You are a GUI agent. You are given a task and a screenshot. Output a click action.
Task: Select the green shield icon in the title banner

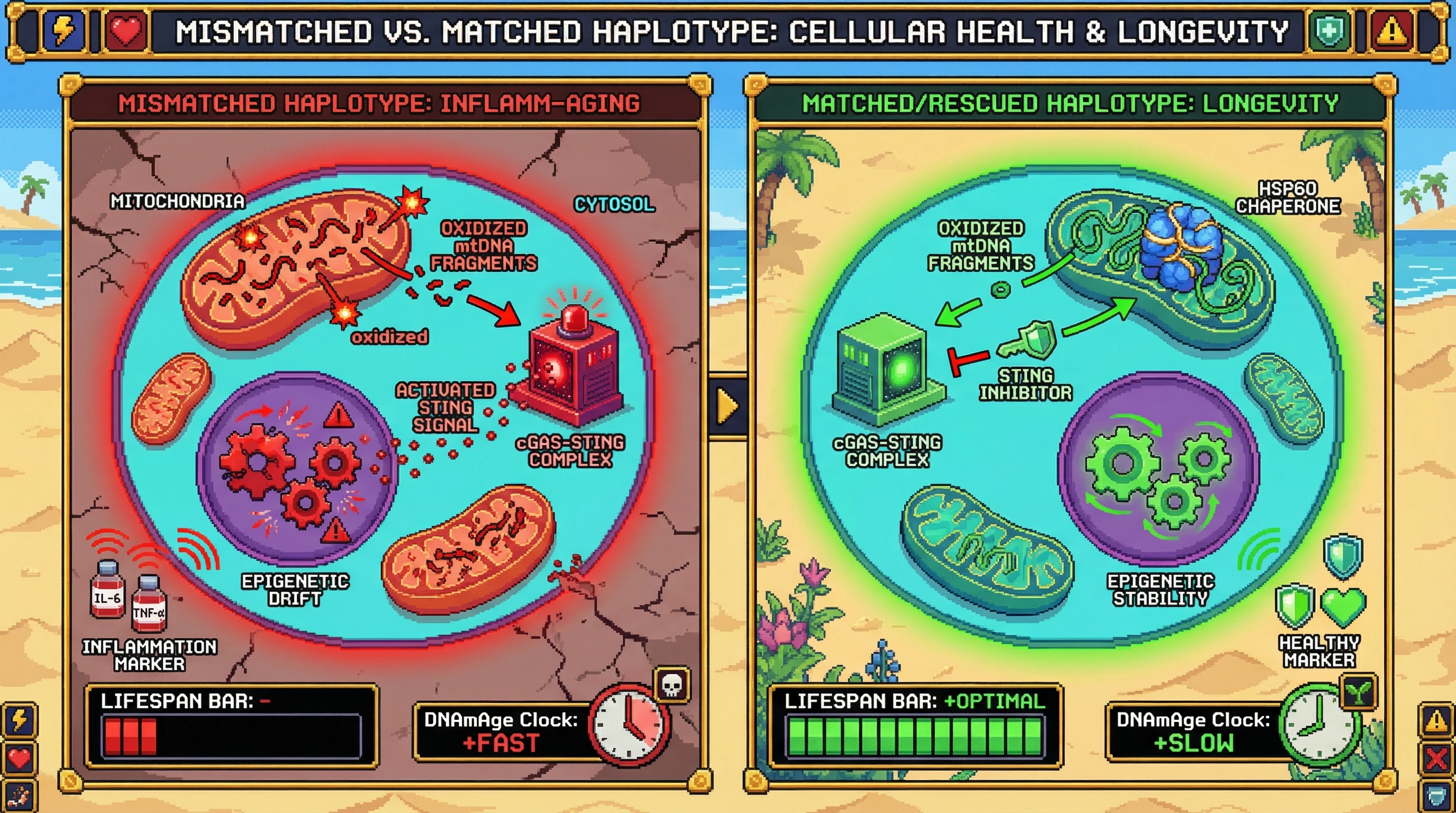click(x=1329, y=31)
